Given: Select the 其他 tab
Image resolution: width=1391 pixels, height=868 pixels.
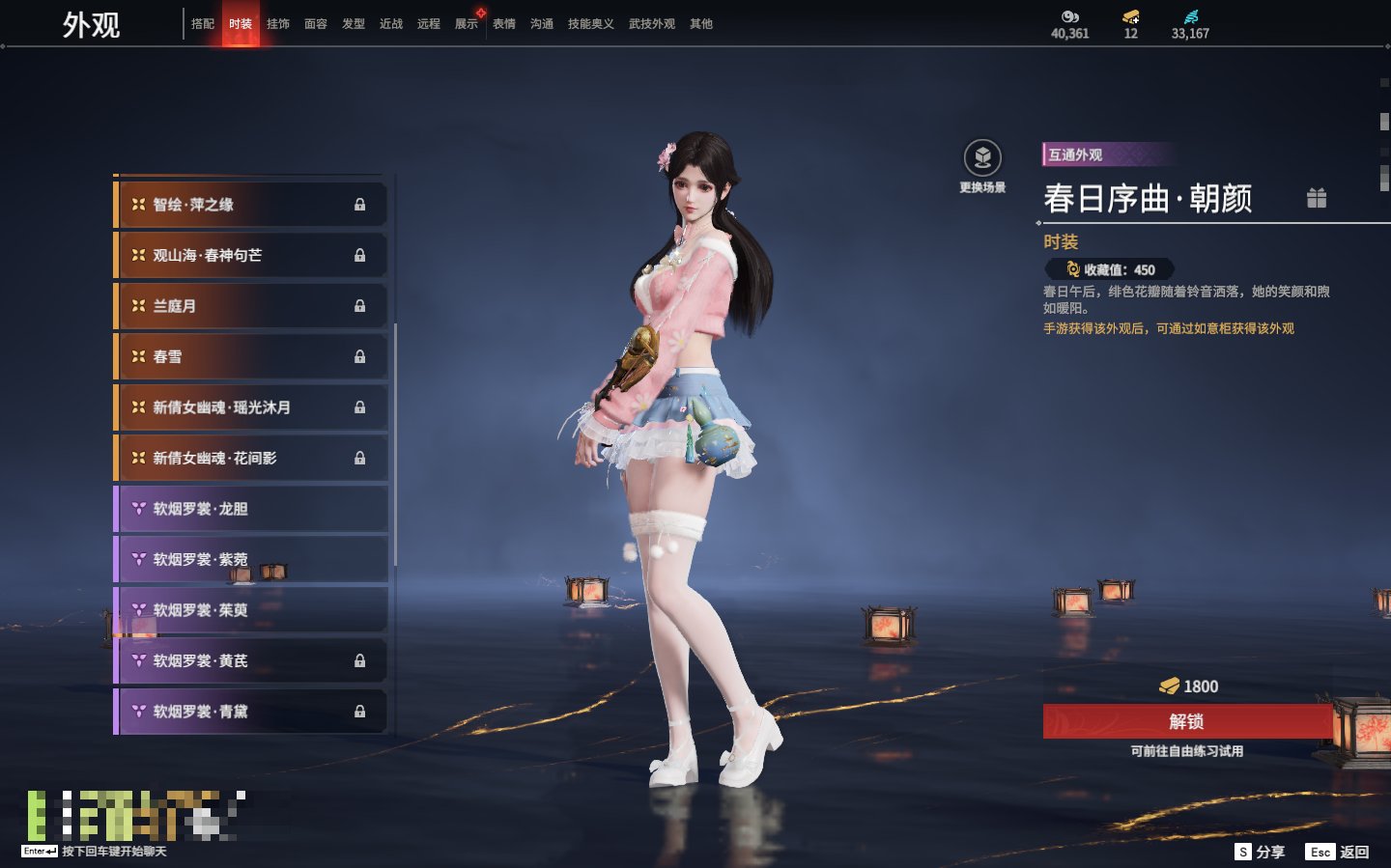Looking at the screenshot, I should click(x=701, y=24).
